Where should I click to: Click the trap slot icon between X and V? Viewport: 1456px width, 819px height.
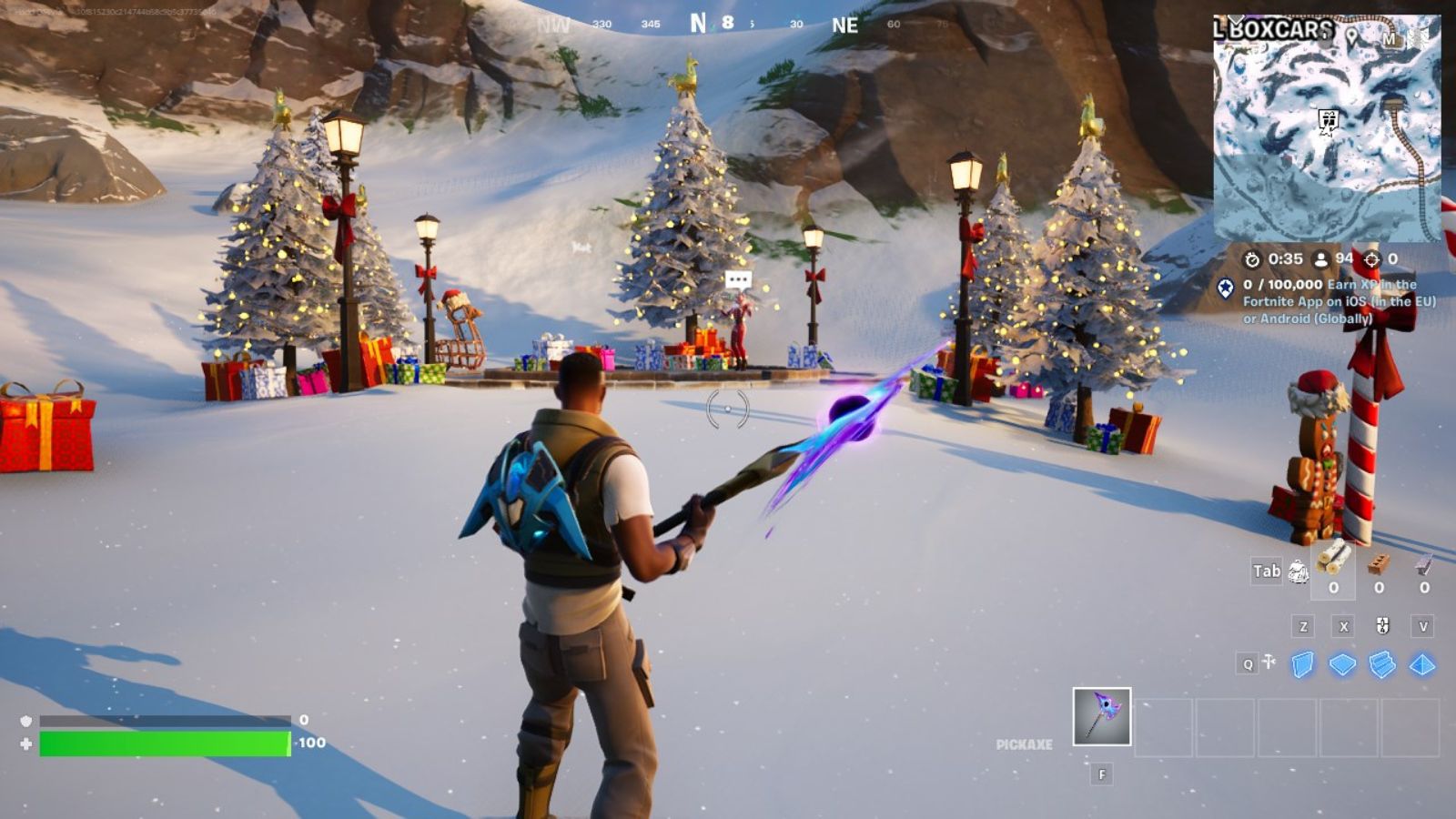tap(1382, 626)
